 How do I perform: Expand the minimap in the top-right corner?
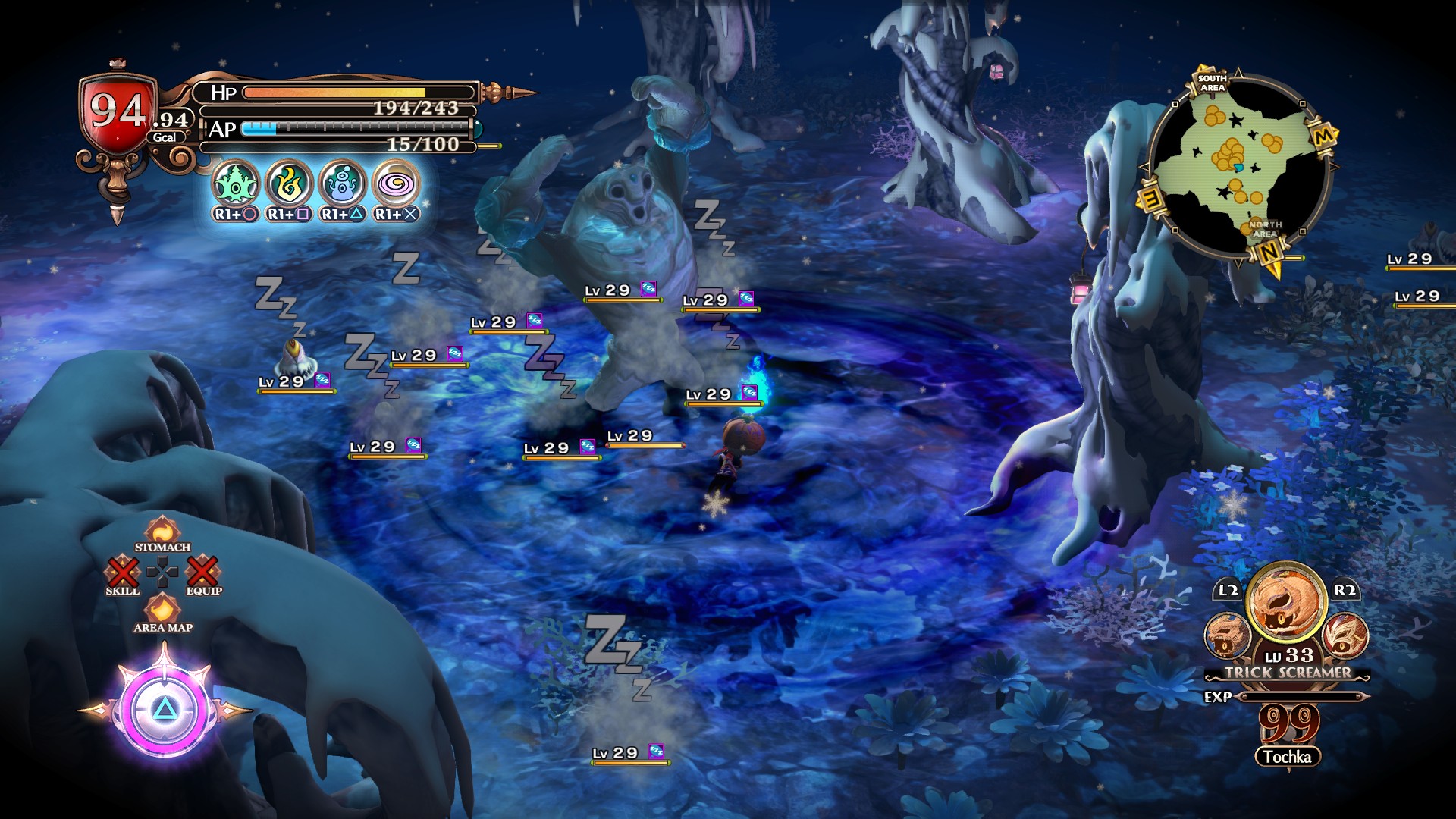(1261, 162)
